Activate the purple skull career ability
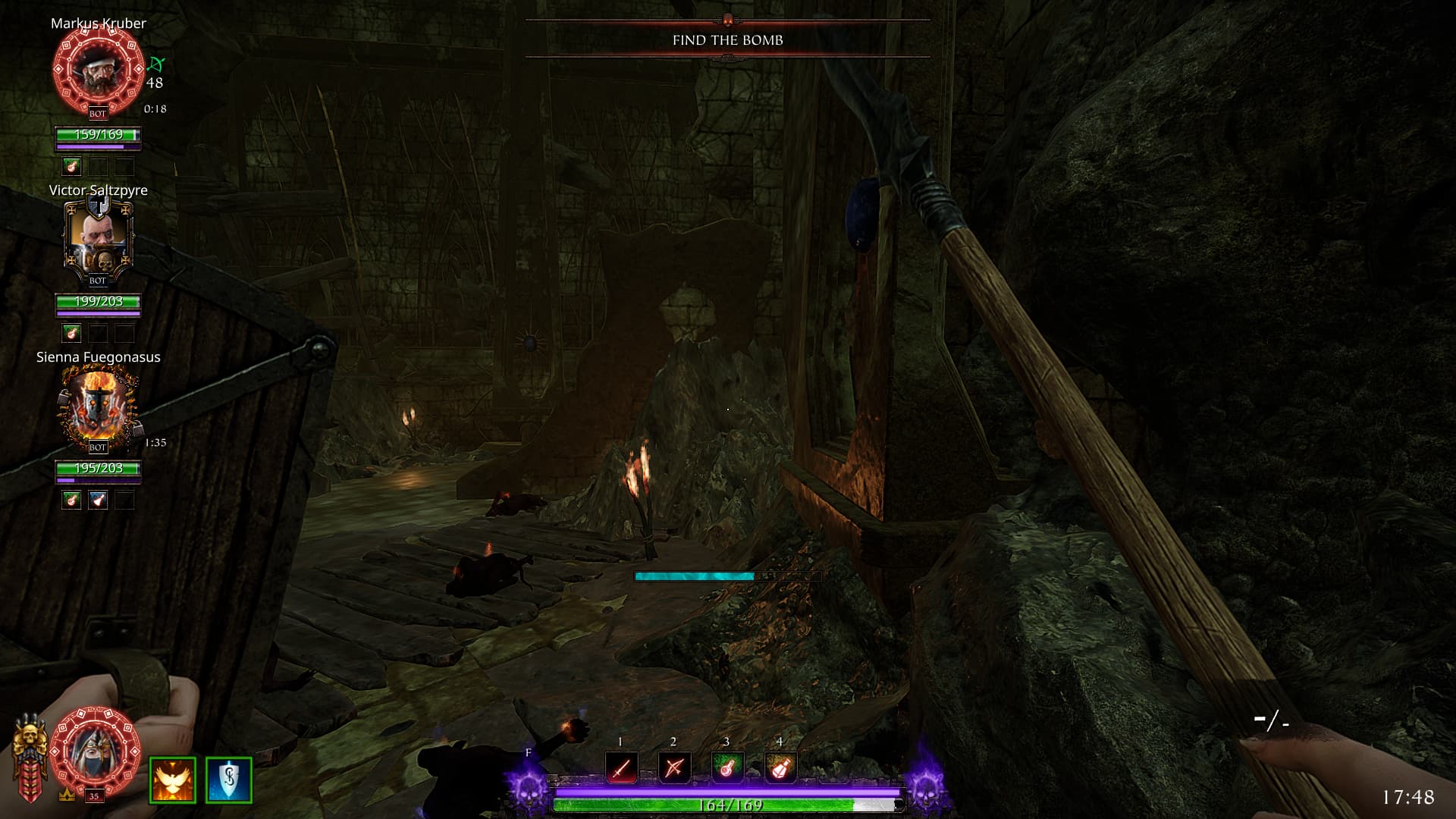The image size is (1456, 819). pyautogui.click(x=529, y=789)
